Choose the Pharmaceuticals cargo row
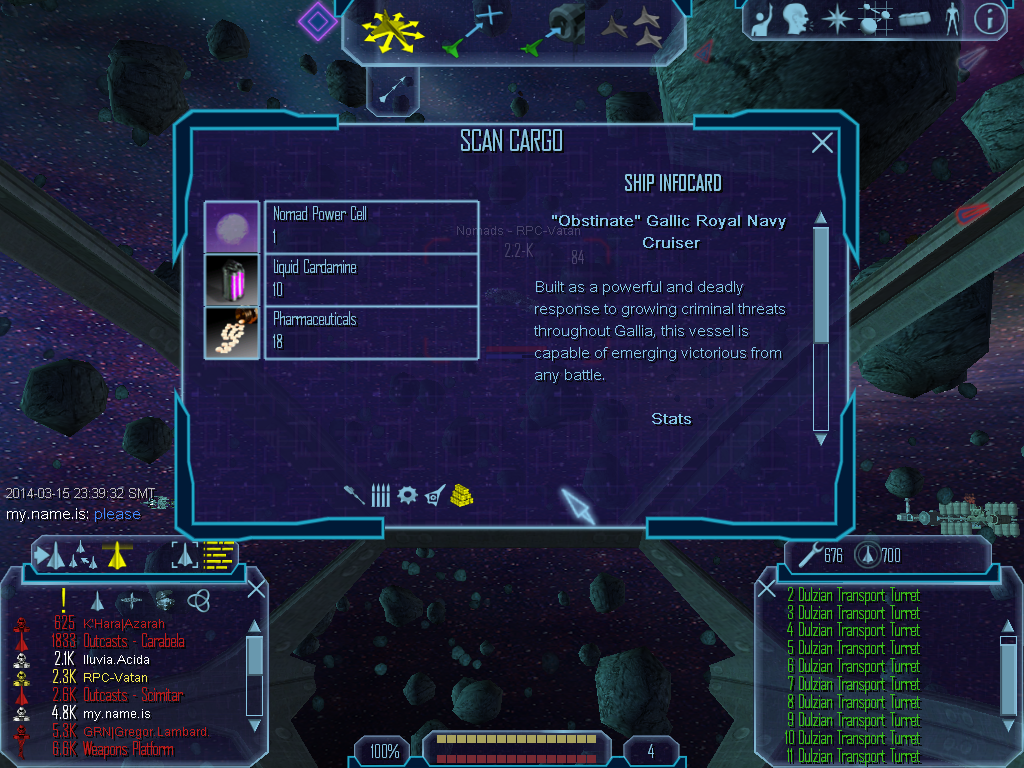 370,331
